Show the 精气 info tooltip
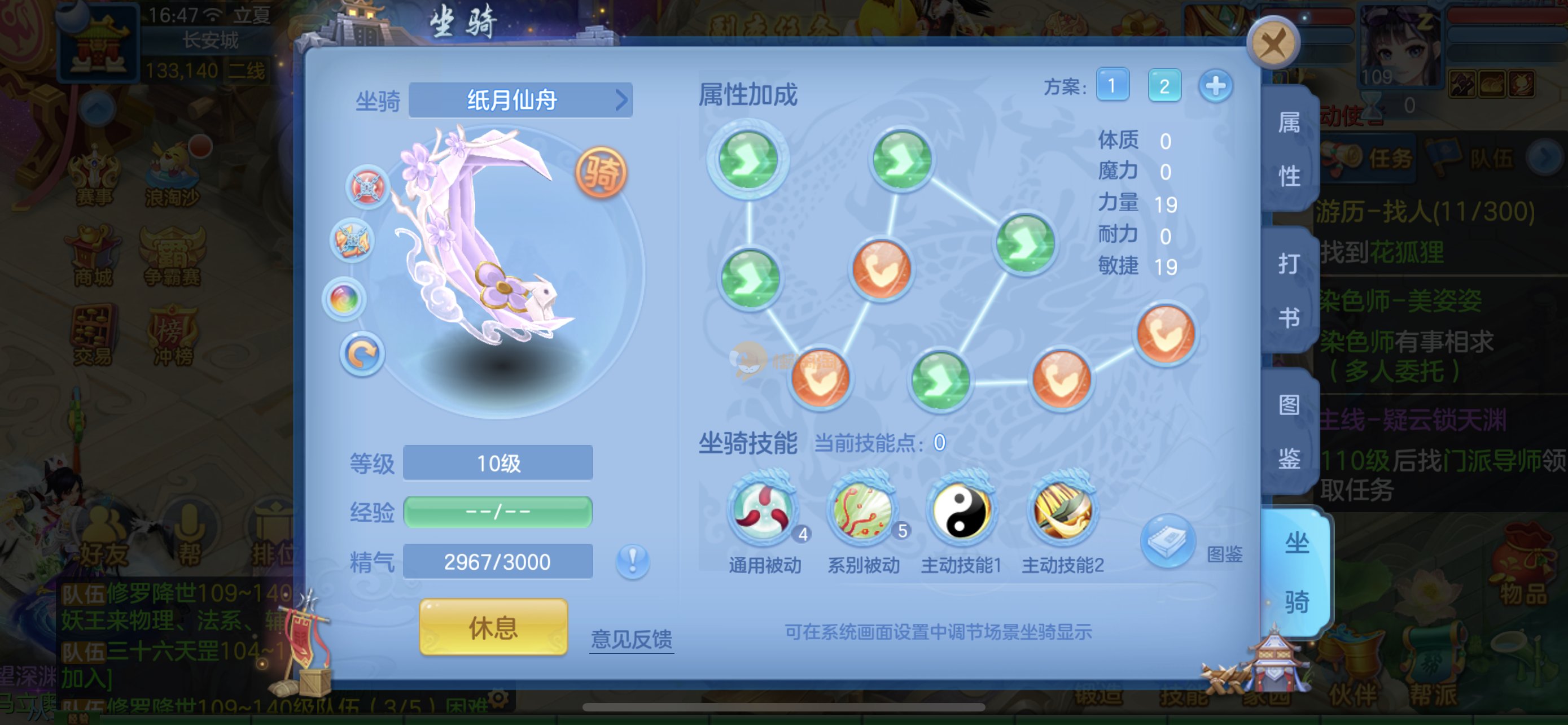The width and height of the screenshot is (1568, 725). [632, 561]
